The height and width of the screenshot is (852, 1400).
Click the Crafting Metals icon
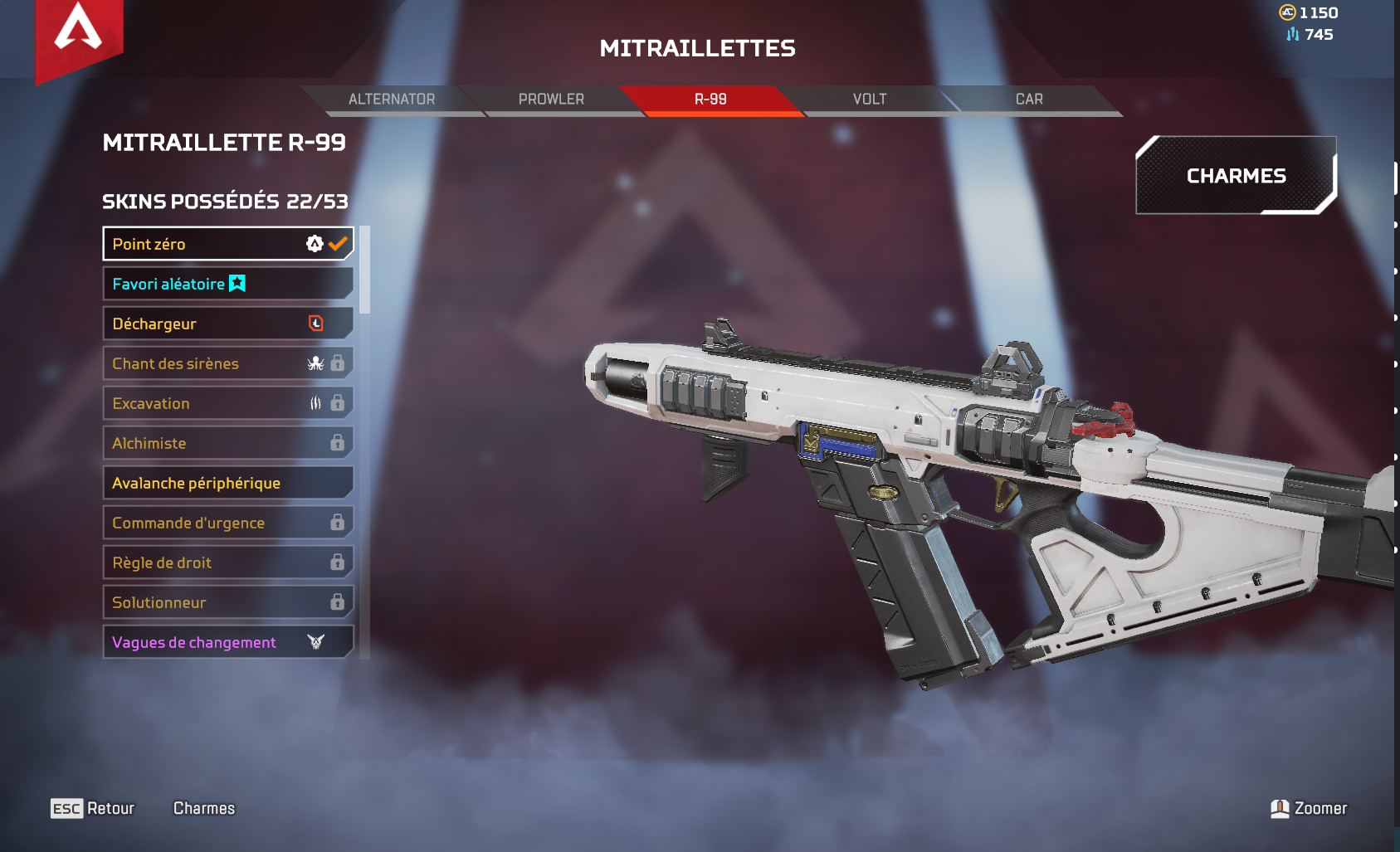click(1291, 35)
